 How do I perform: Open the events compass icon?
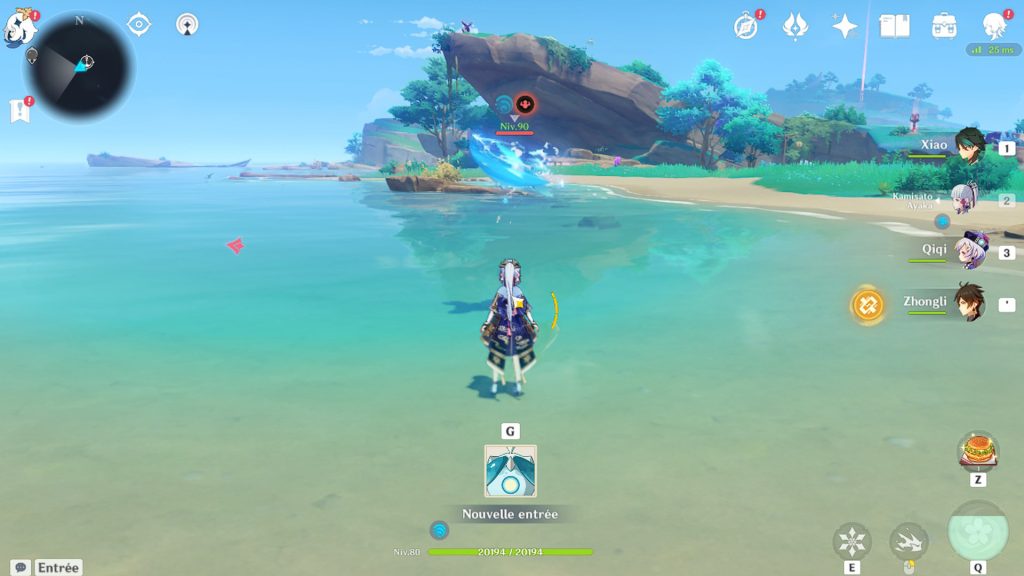click(x=745, y=26)
